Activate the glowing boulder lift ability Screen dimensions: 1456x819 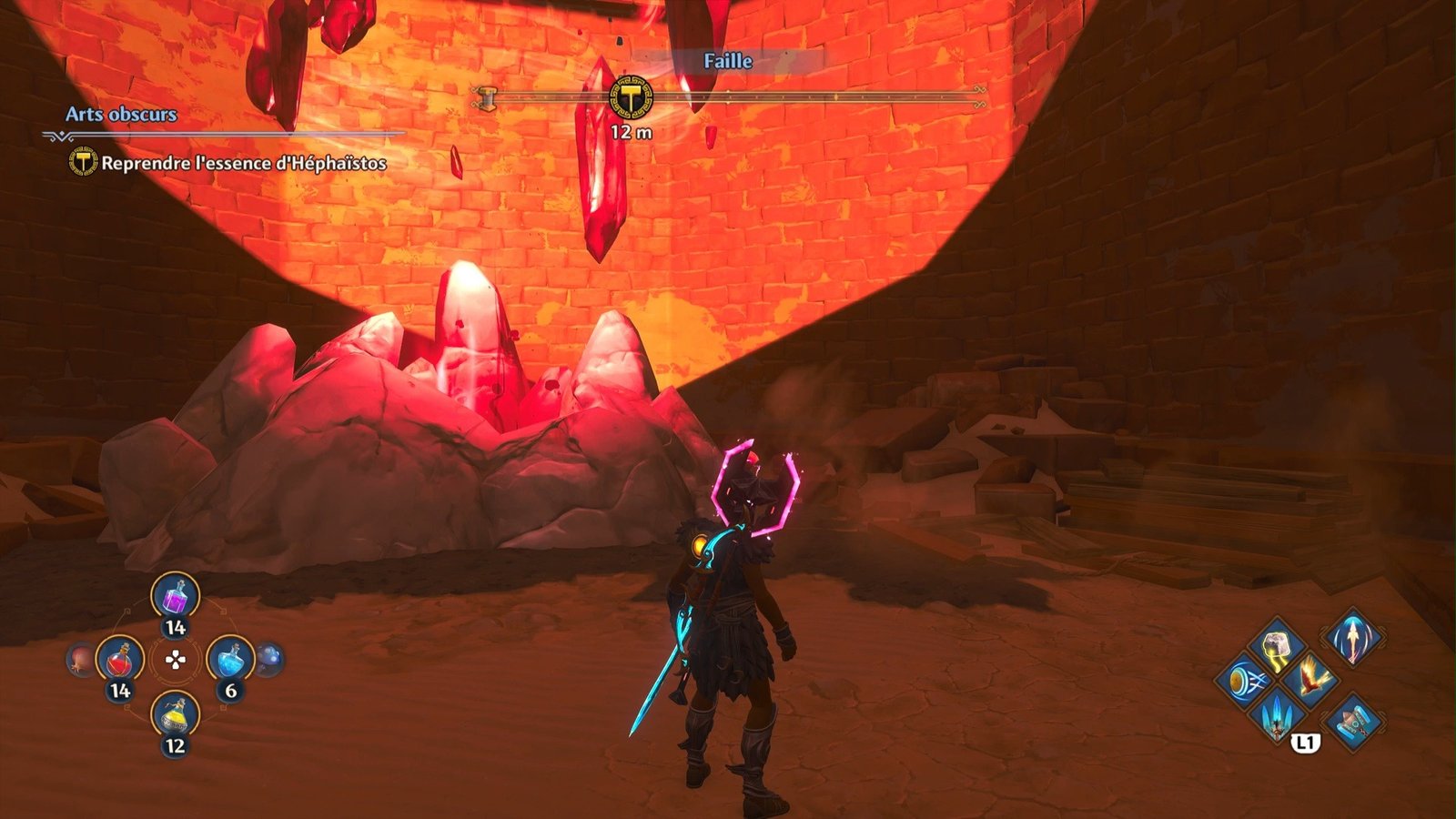1277,645
